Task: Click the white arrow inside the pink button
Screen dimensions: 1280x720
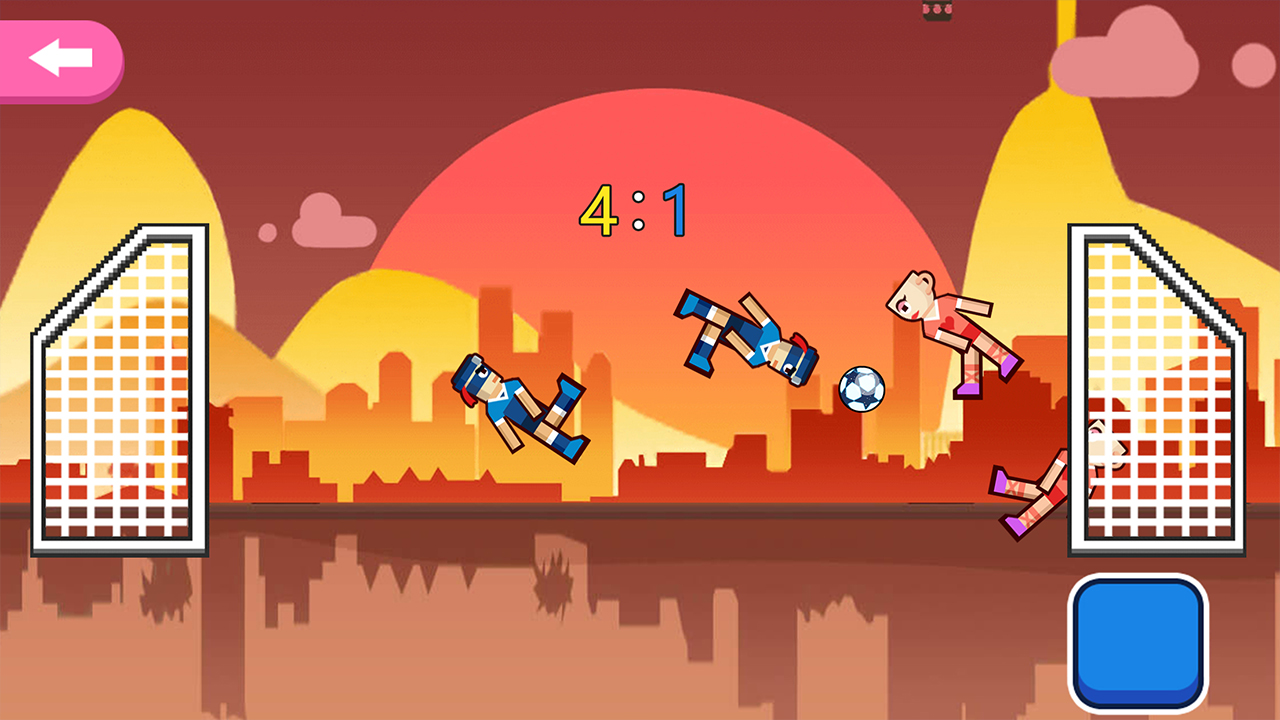Action: click(x=60, y=57)
